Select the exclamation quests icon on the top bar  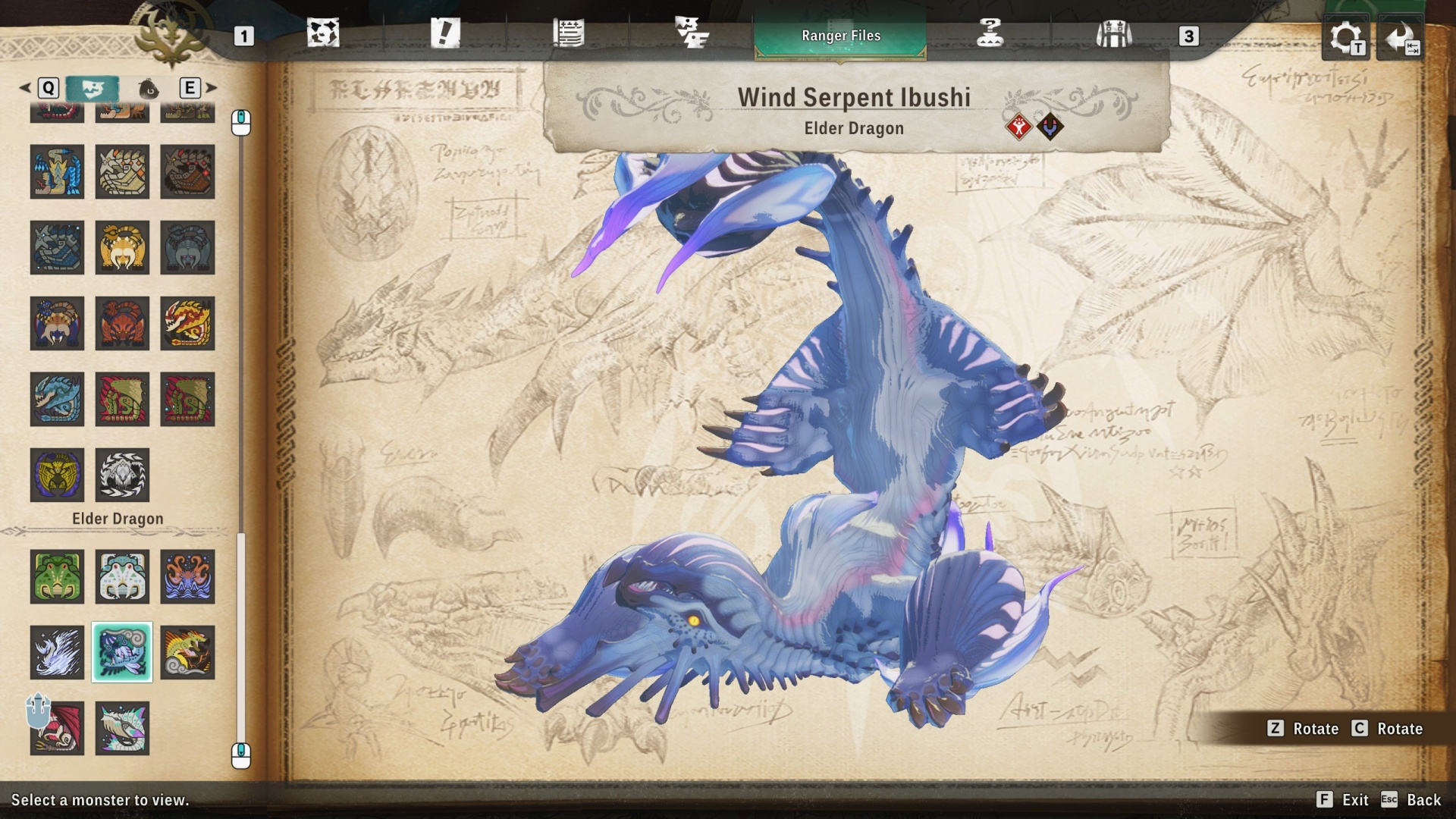click(x=446, y=33)
